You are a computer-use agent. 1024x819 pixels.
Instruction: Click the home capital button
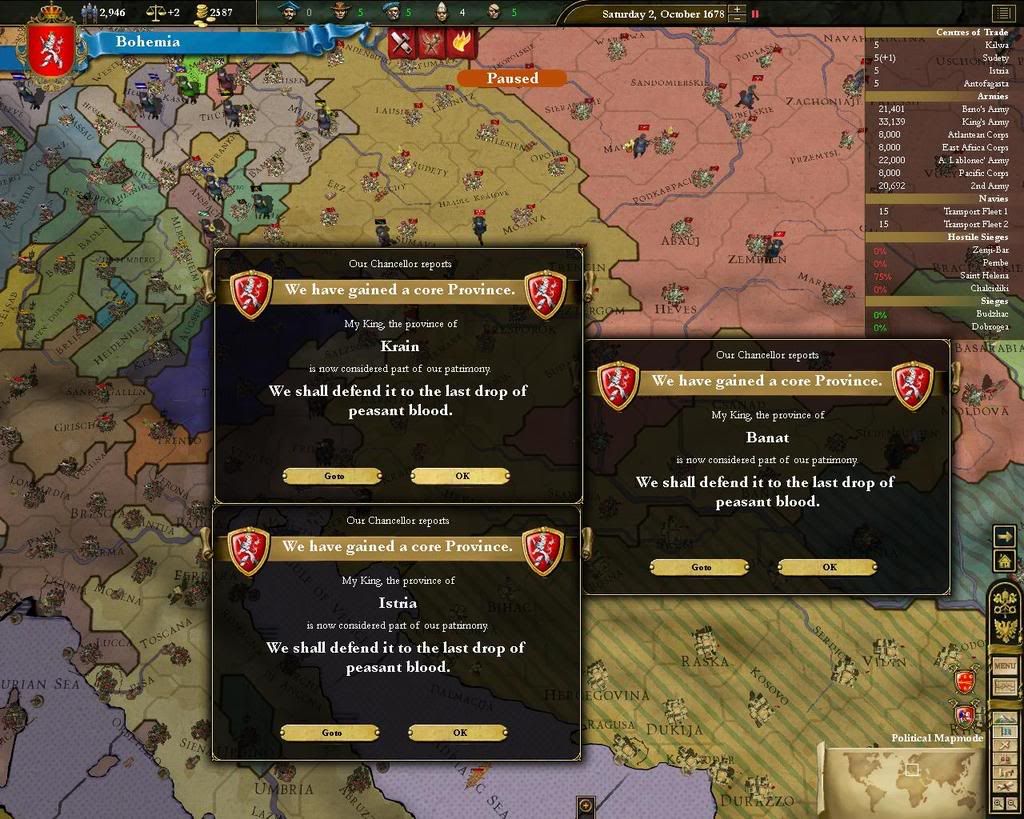(1004, 561)
